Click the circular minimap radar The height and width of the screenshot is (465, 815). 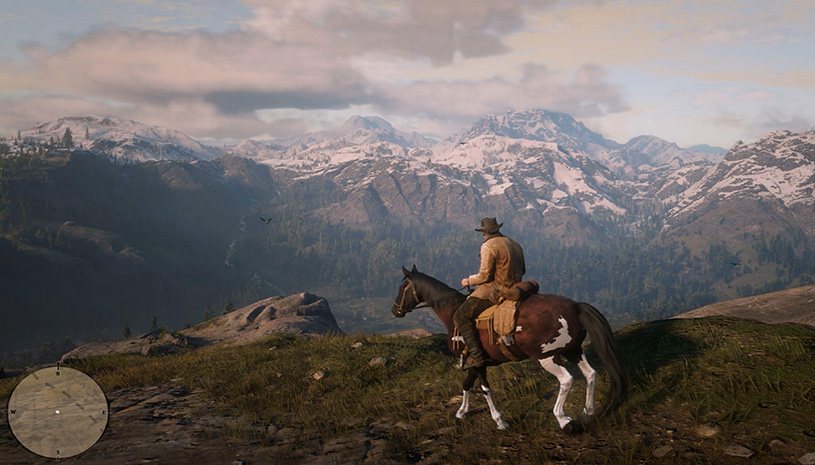[58, 411]
